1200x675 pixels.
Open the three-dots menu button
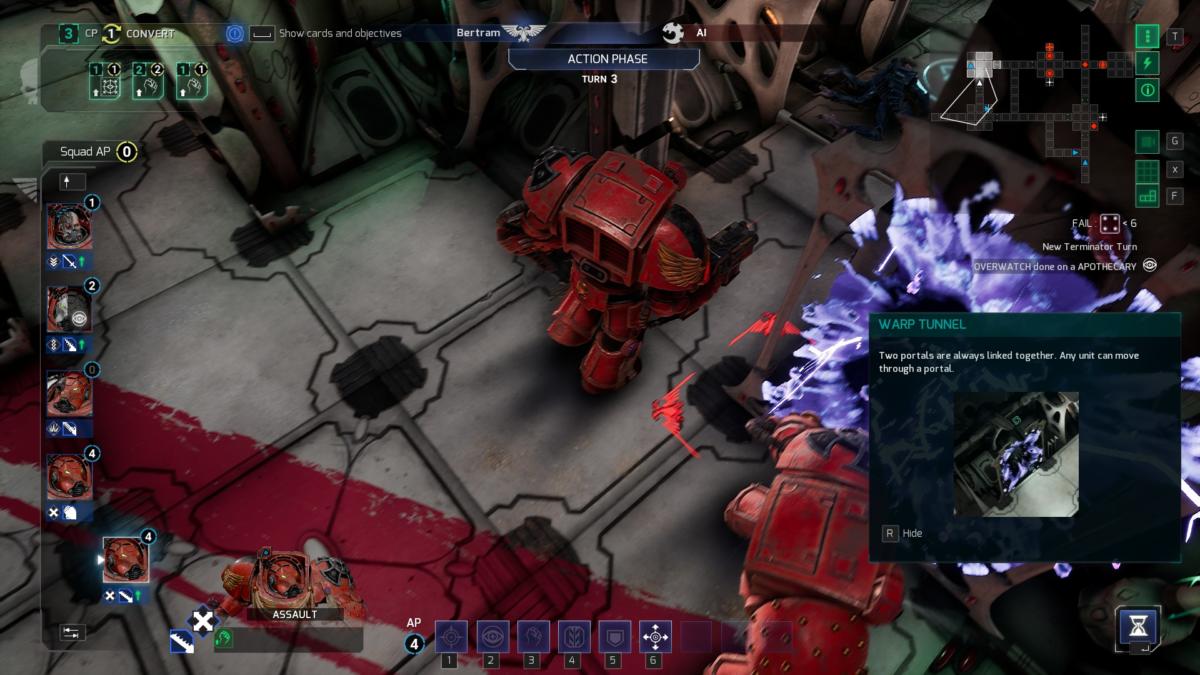point(1147,37)
